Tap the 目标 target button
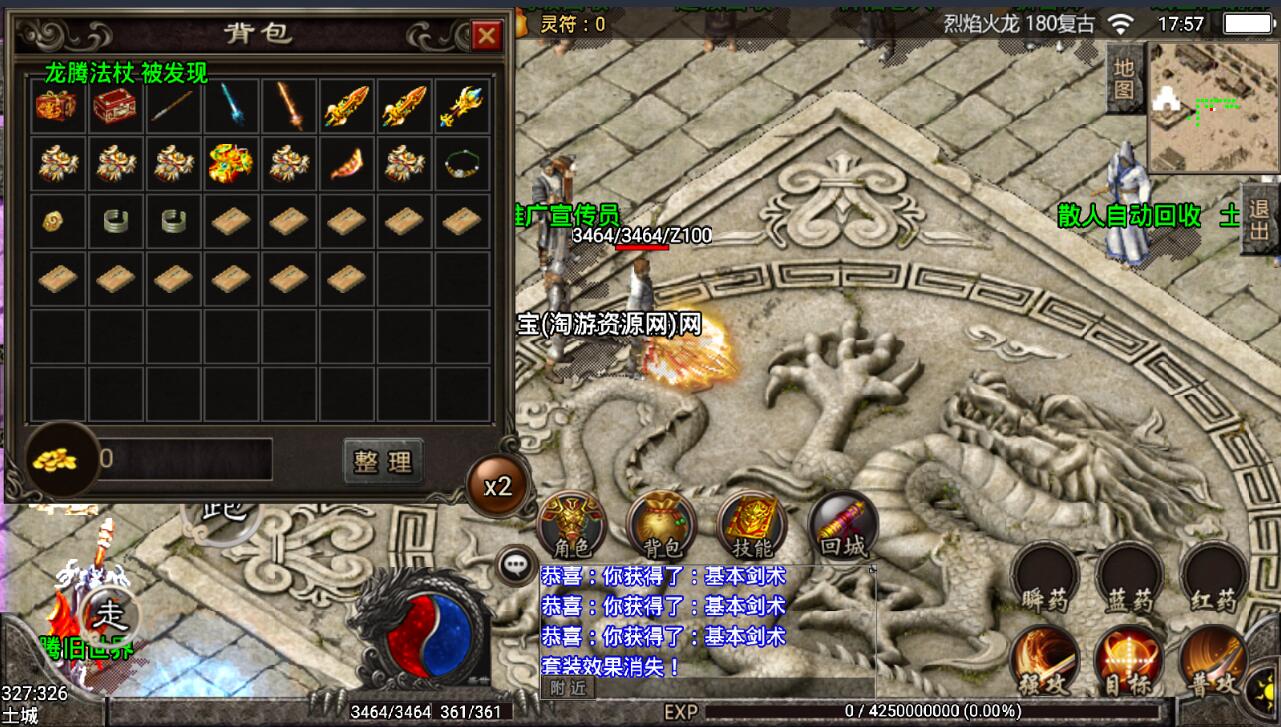This screenshot has width=1281, height=727. coord(1129,660)
